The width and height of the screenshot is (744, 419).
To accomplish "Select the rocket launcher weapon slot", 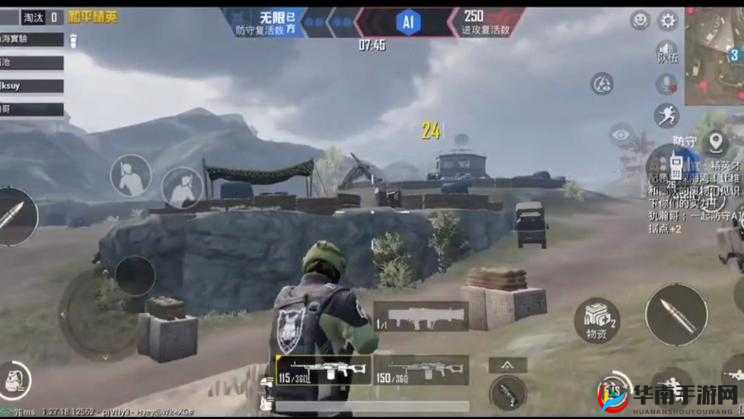I will coord(421,316).
